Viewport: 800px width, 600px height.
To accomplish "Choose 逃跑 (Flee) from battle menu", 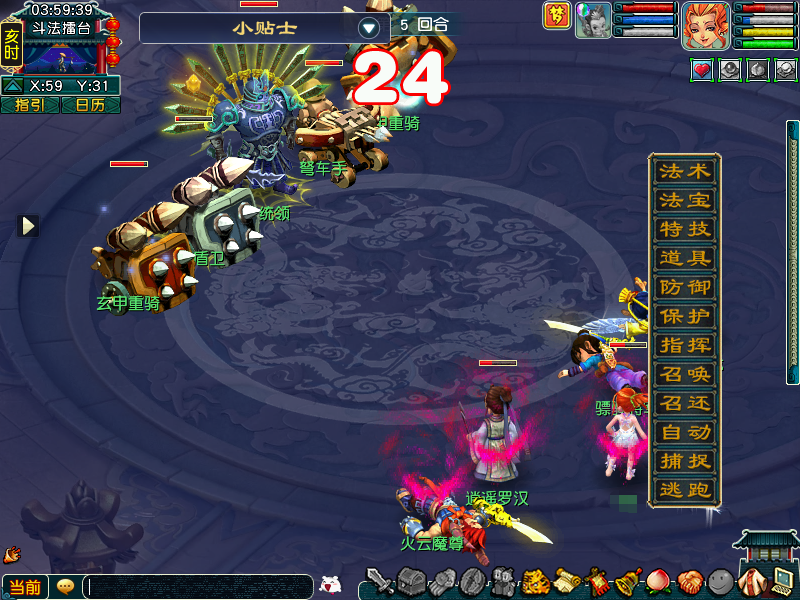I will [x=685, y=491].
